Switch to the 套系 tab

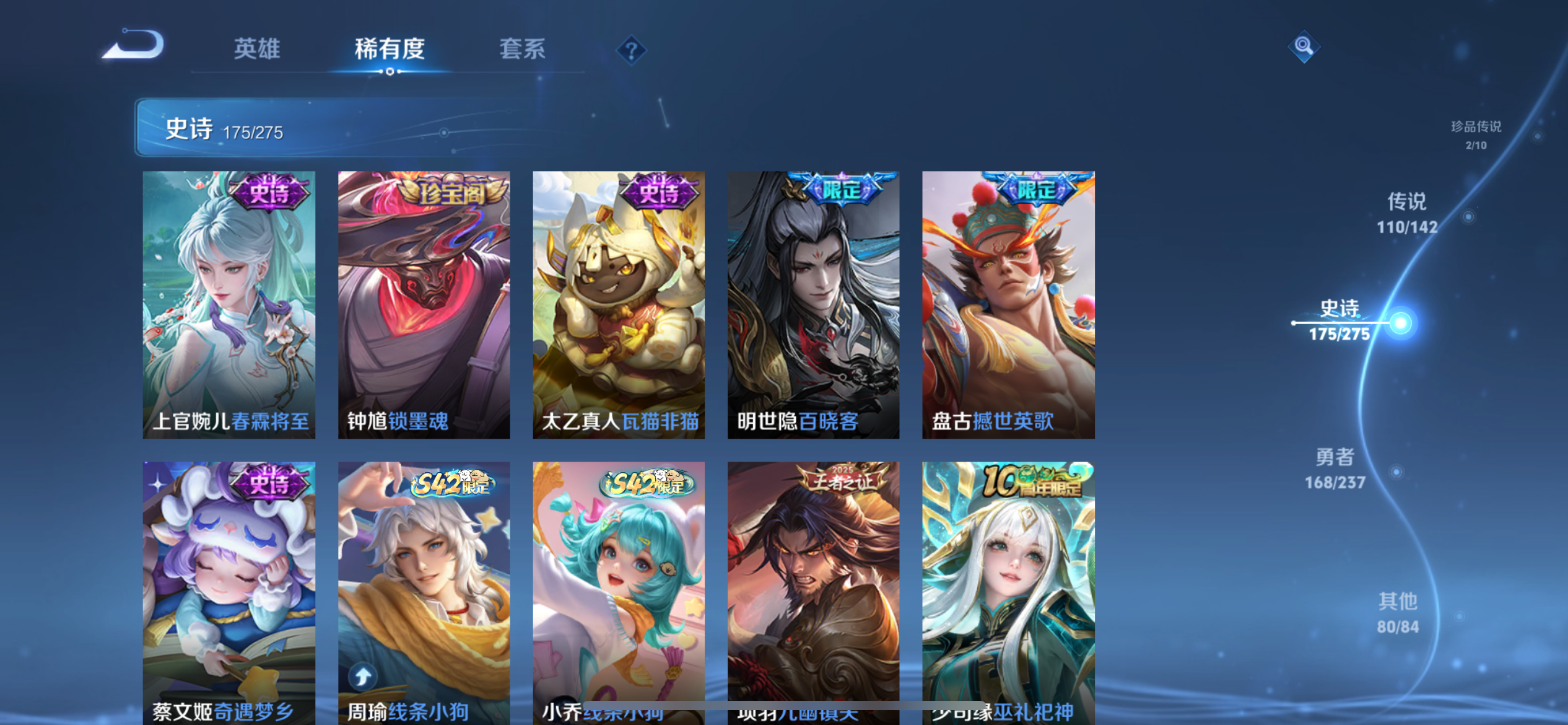[x=522, y=48]
